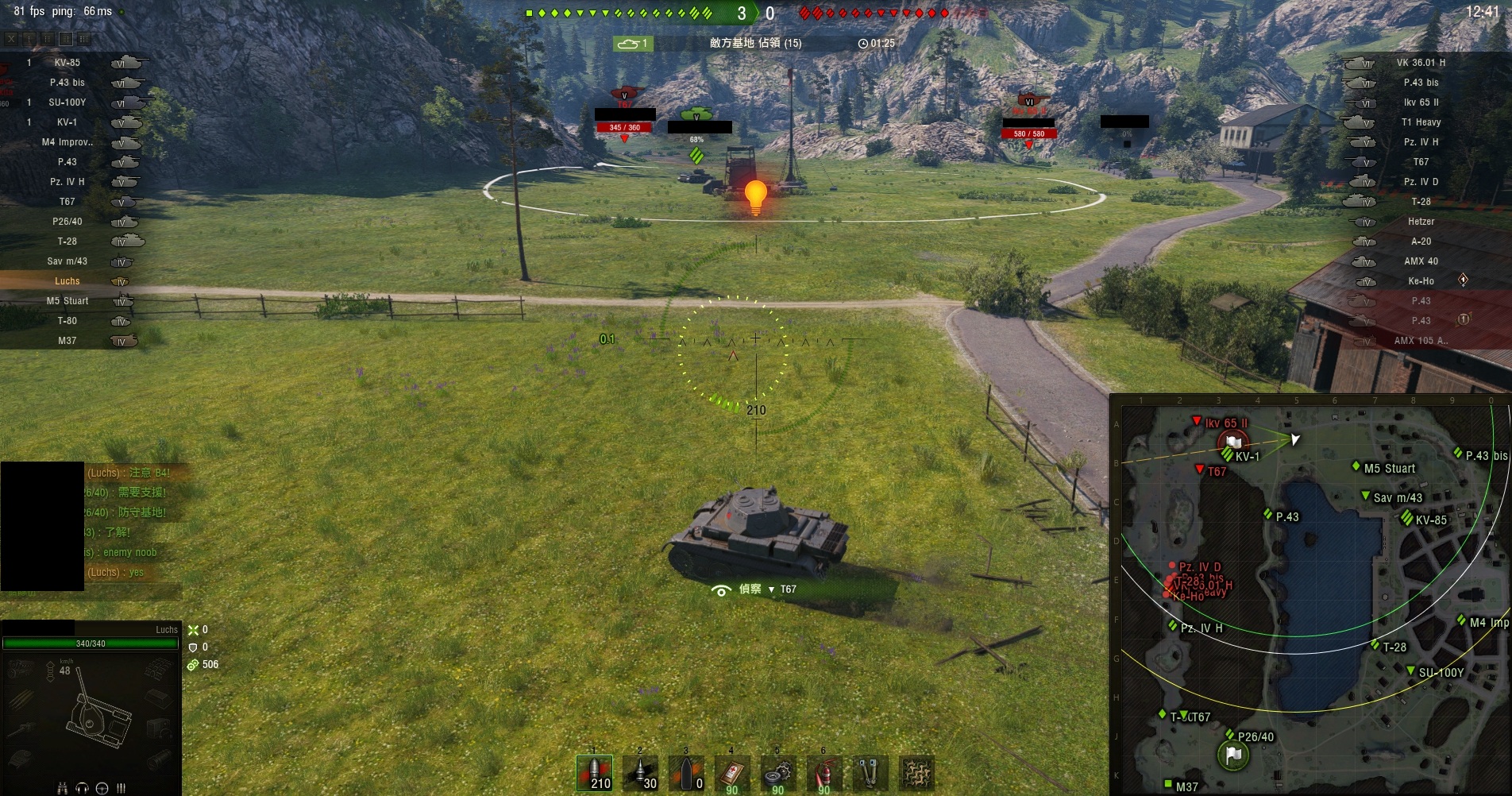Choose Ikv 65 II in the enemy list
The height and width of the screenshot is (796, 1512).
click(x=1421, y=102)
